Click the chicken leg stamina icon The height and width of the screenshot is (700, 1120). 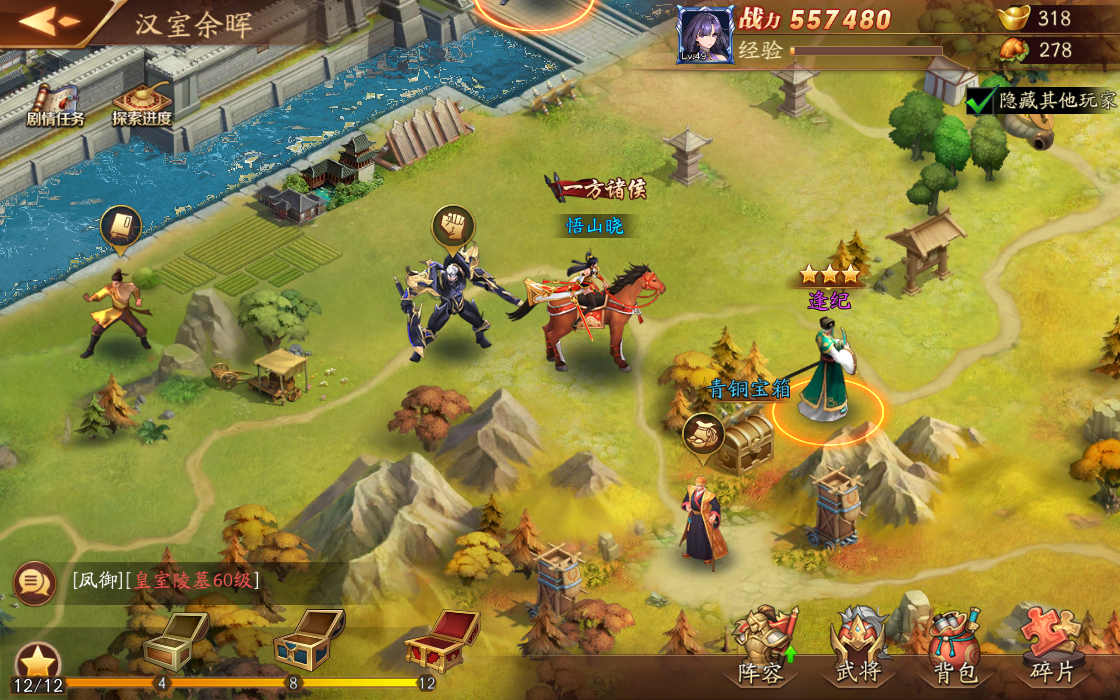click(1014, 49)
